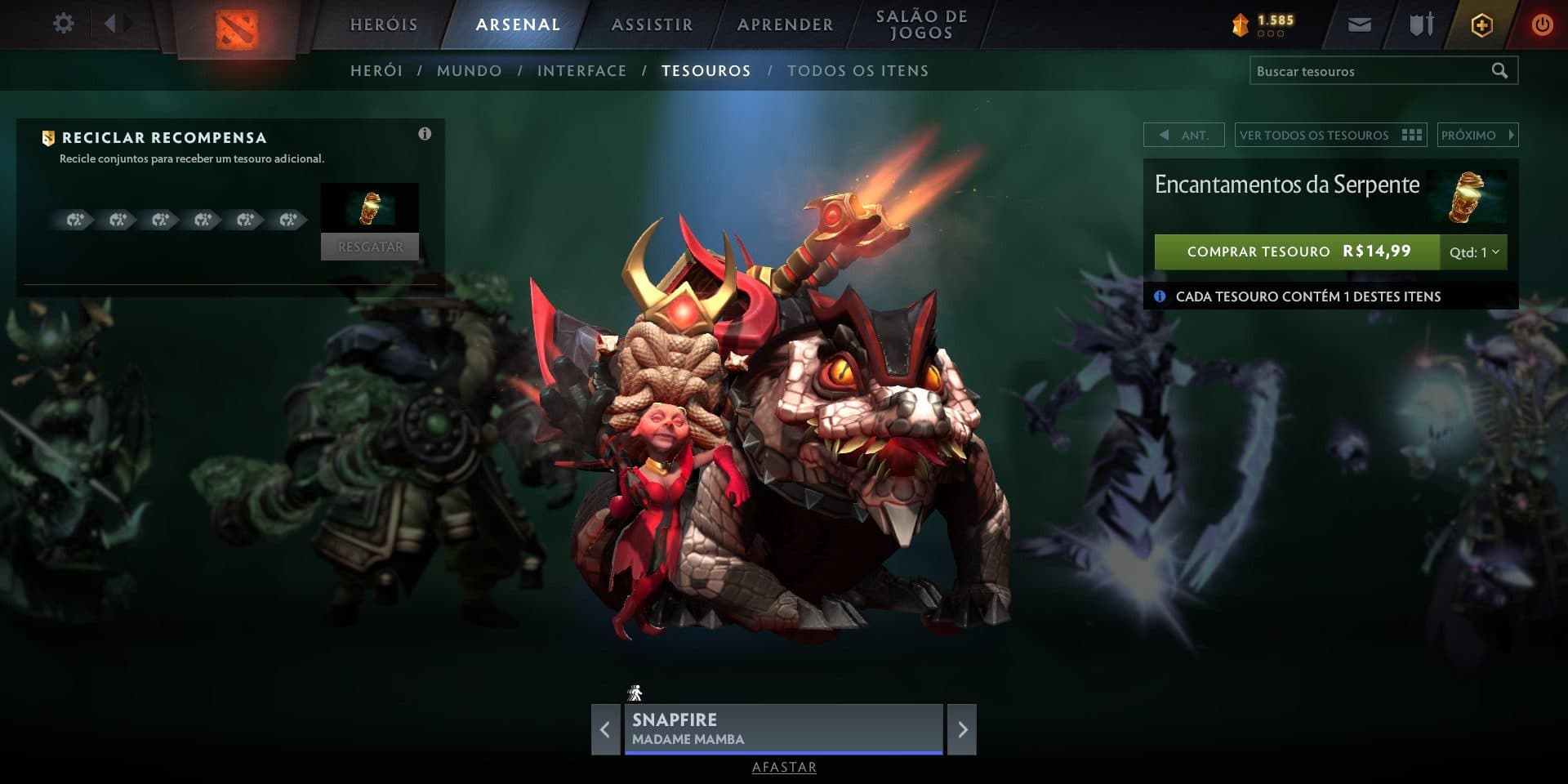Click the back arrow beside the settings gear

[x=113, y=24]
